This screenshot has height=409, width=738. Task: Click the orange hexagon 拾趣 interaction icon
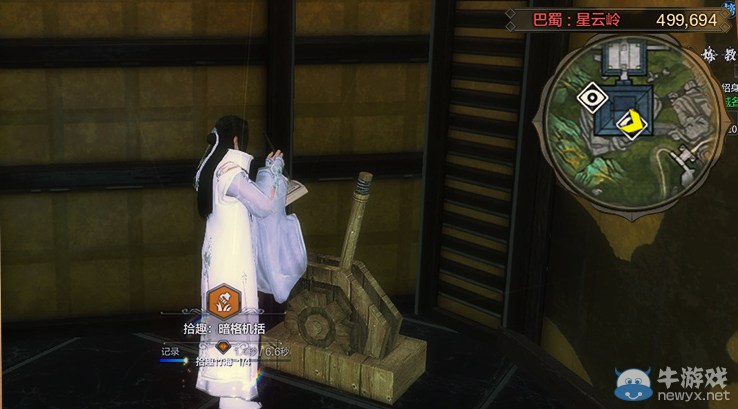coord(222,300)
